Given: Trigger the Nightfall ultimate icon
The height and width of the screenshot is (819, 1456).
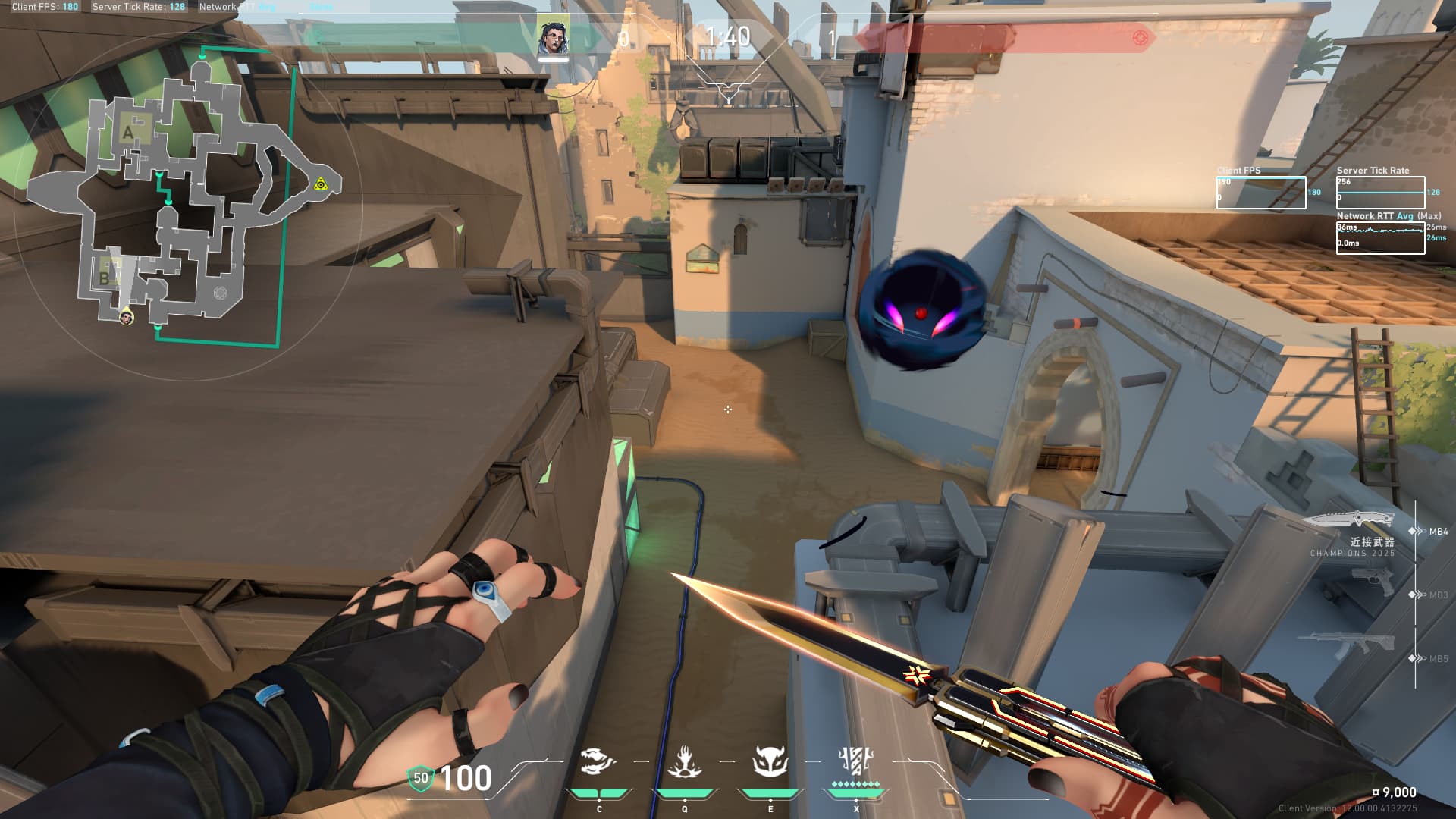Looking at the screenshot, I should pyautogui.click(x=856, y=761).
